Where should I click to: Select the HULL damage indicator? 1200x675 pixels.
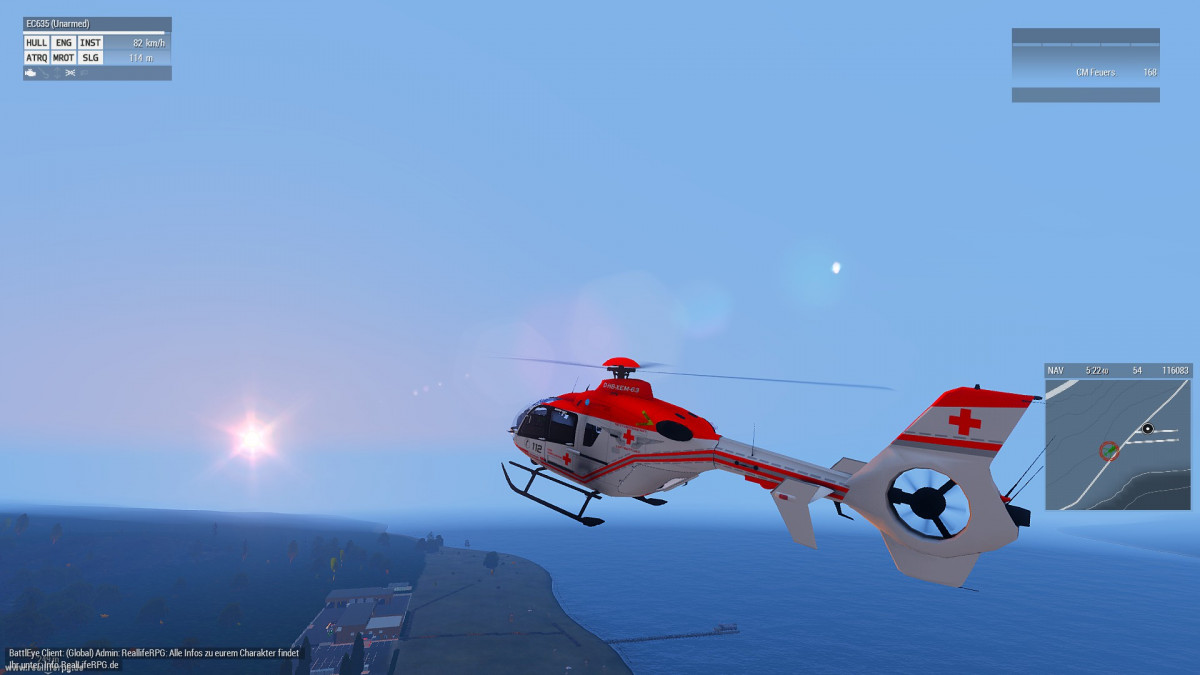36,43
